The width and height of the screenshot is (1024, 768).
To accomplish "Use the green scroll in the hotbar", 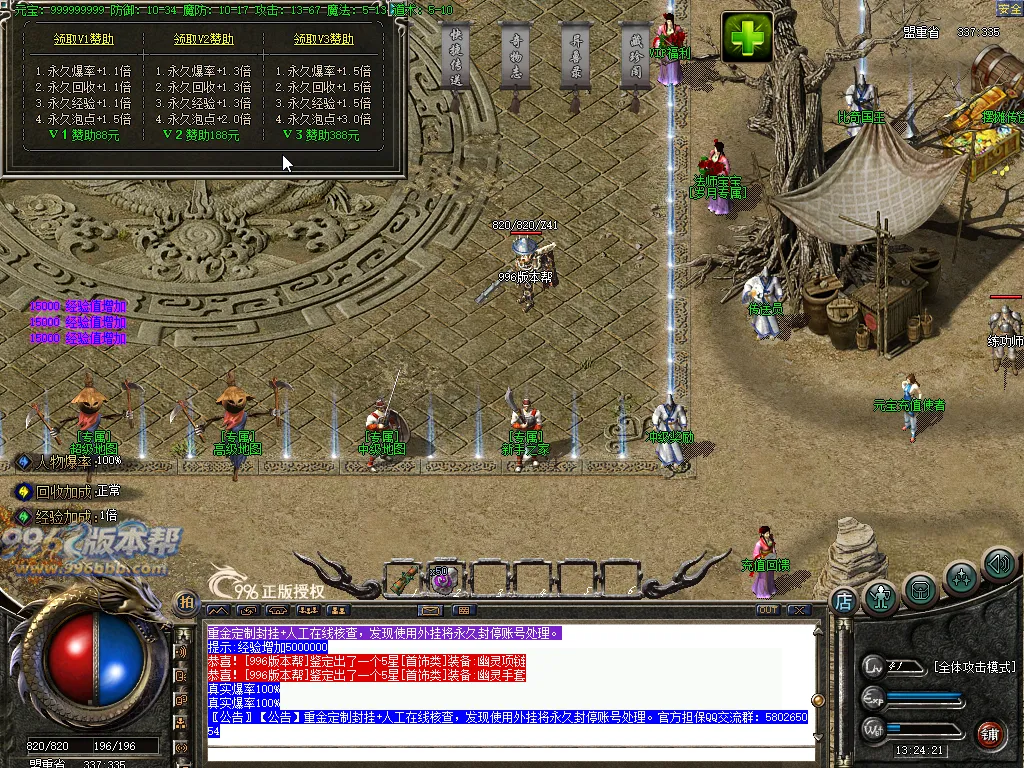I will (x=407, y=578).
